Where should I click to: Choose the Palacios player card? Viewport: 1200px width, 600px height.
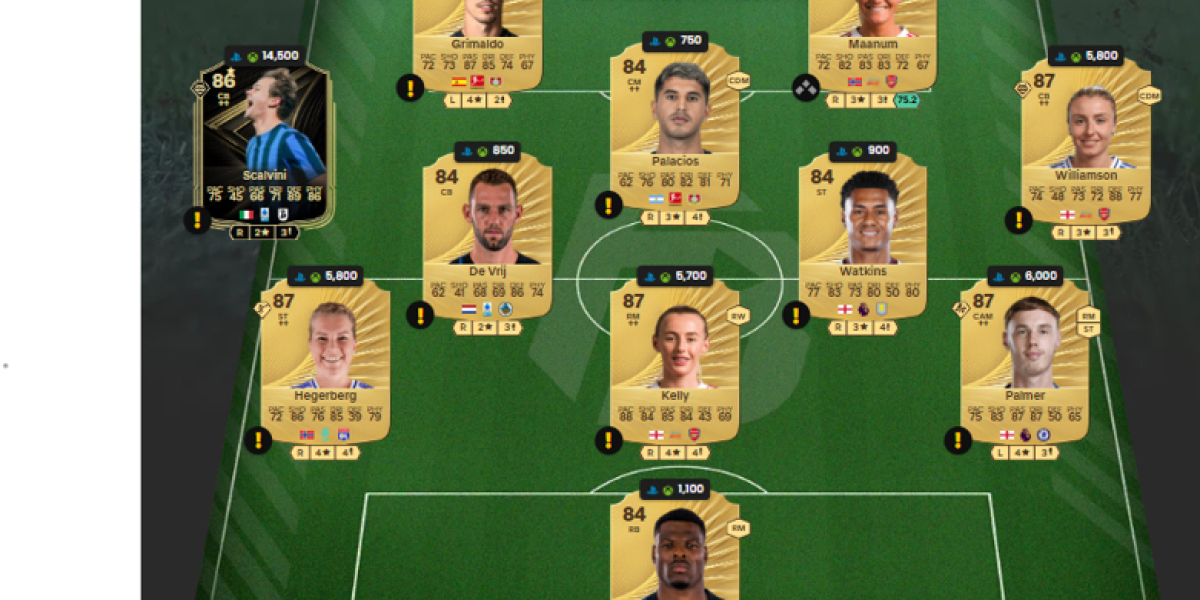674,125
